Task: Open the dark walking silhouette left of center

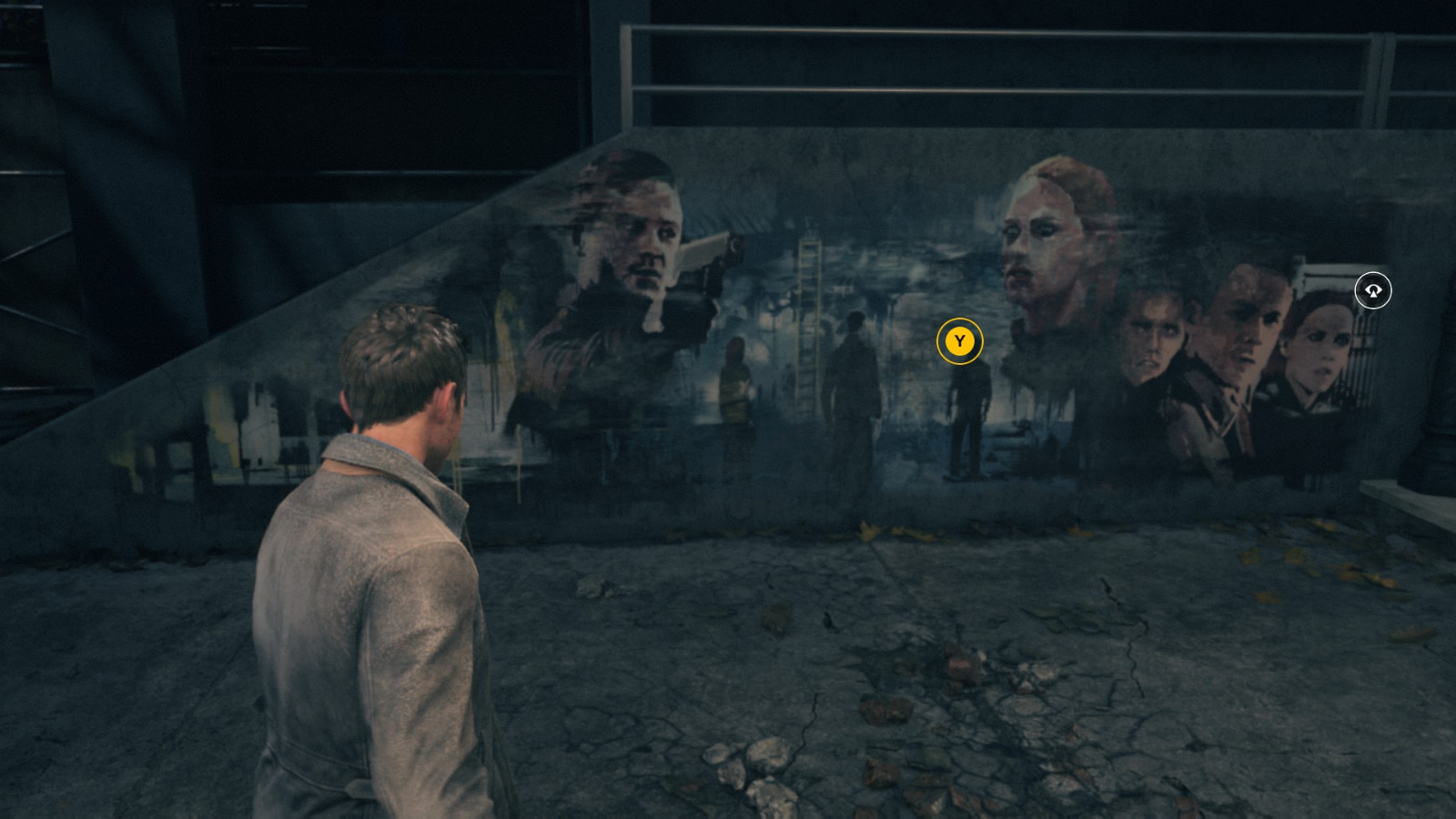Action: click(x=854, y=382)
